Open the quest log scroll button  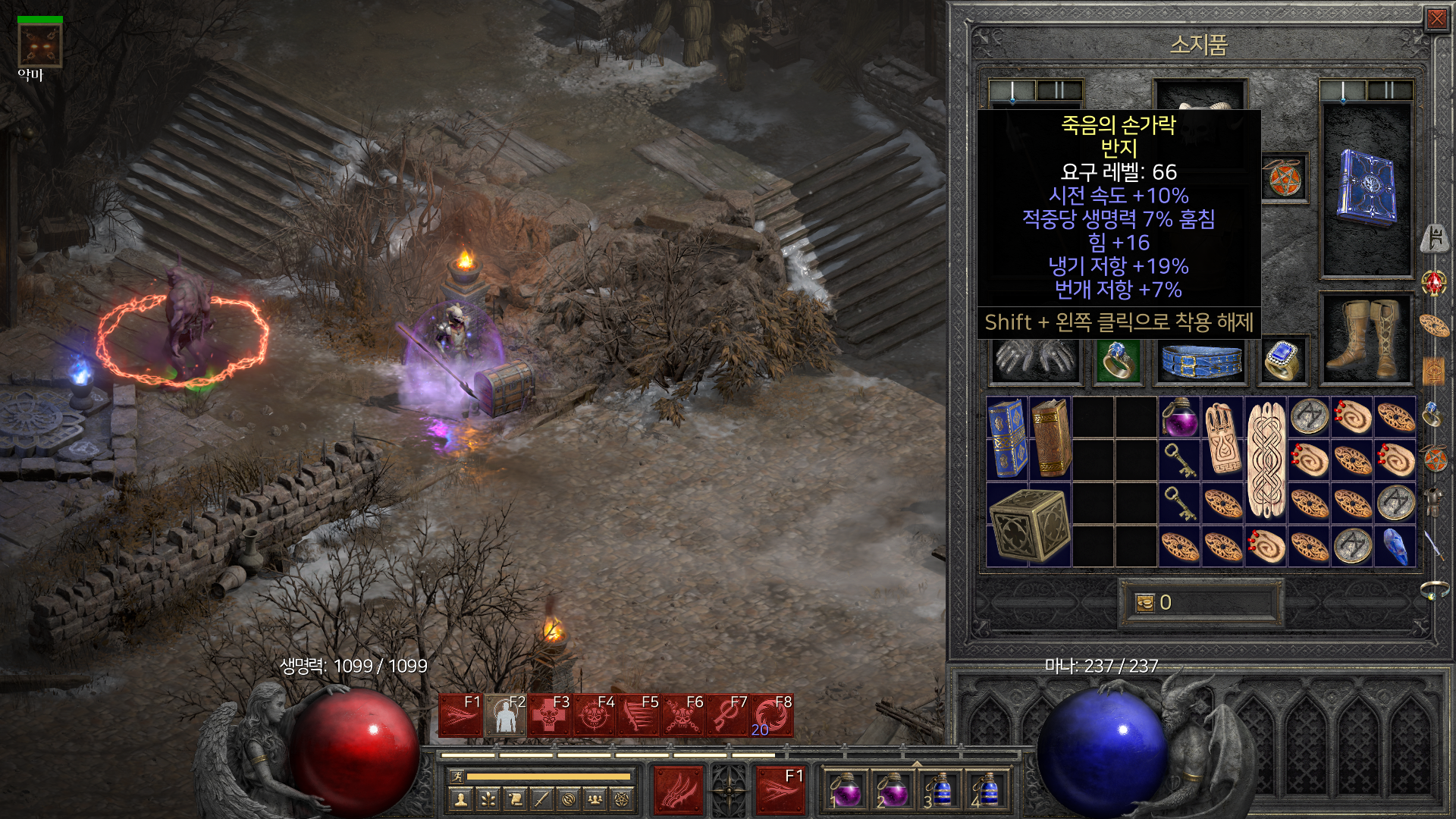pos(515,799)
